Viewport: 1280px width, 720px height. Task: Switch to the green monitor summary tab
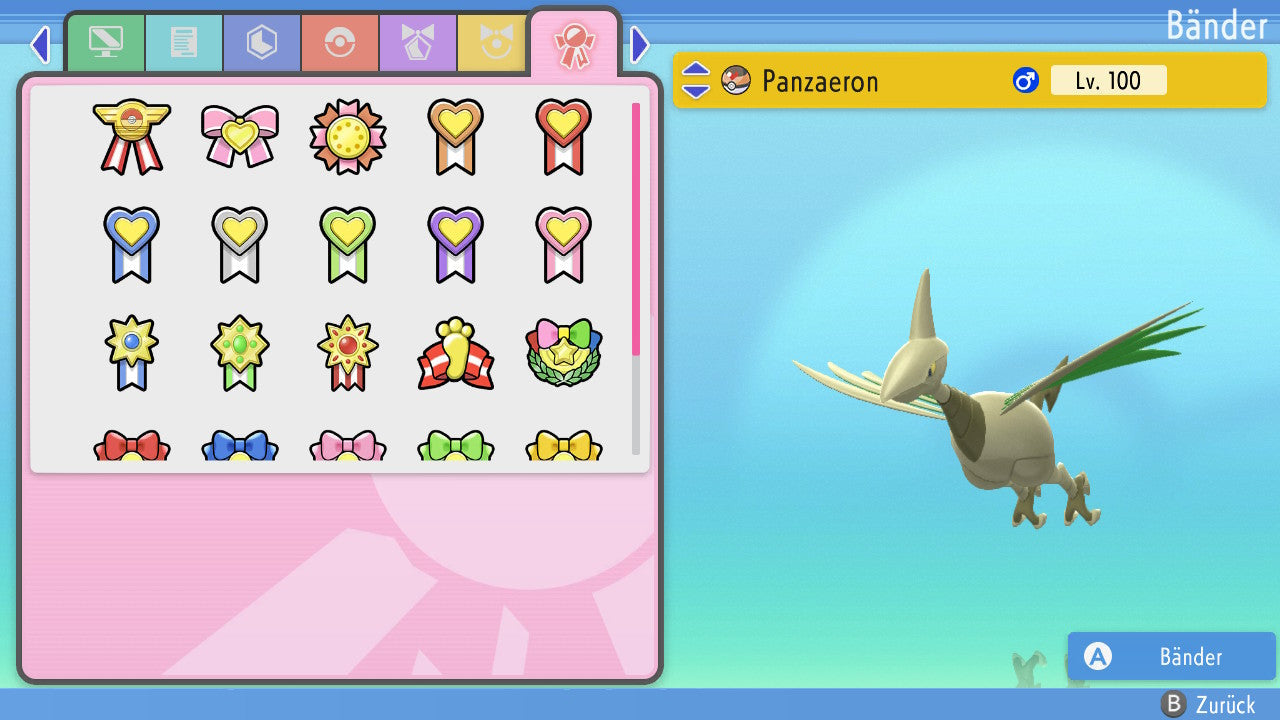pos(105,43)
